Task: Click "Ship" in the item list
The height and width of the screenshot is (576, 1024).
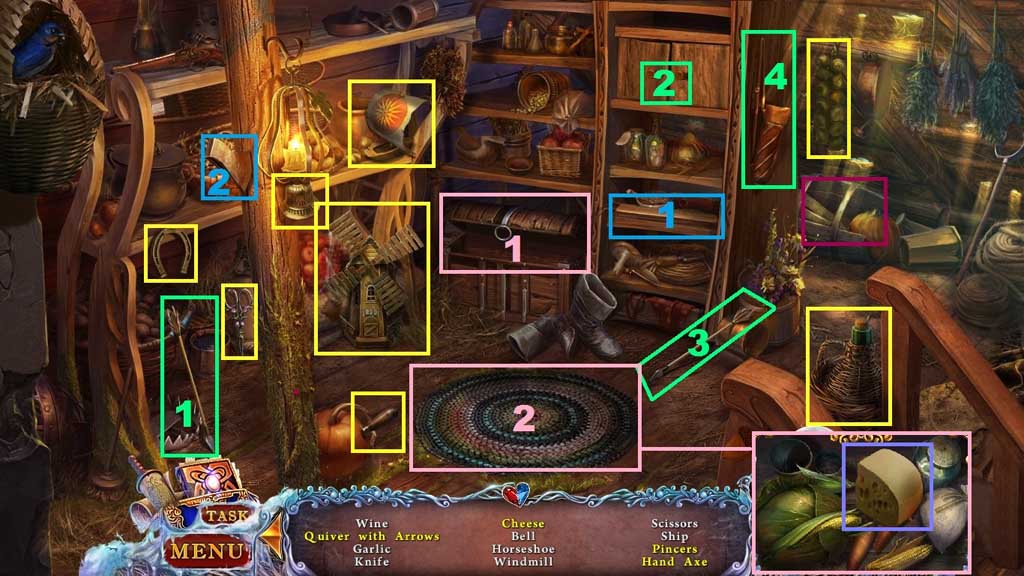Action: click(674, 536)
